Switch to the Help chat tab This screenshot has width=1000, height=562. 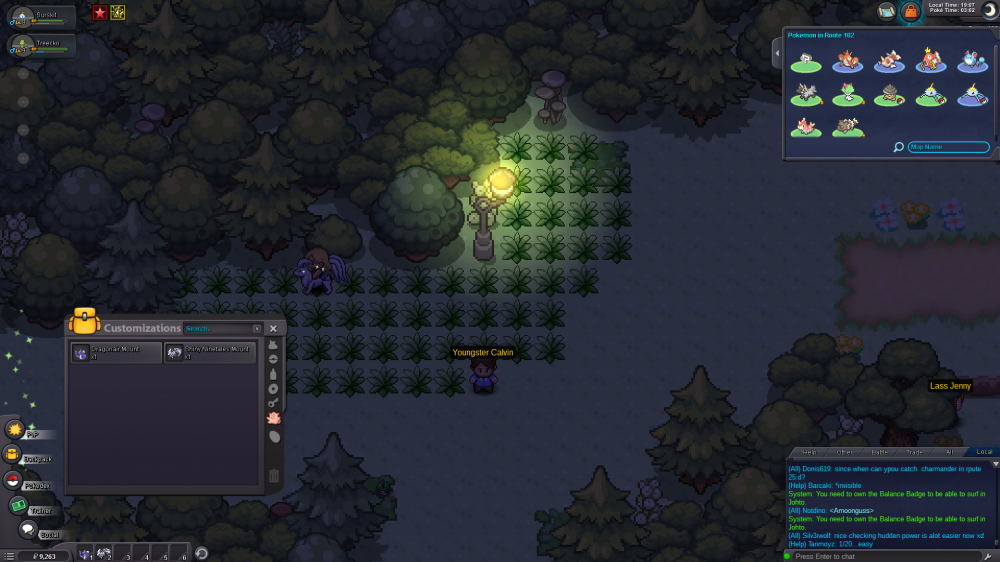pyautogui.click(x=809, y=452)
